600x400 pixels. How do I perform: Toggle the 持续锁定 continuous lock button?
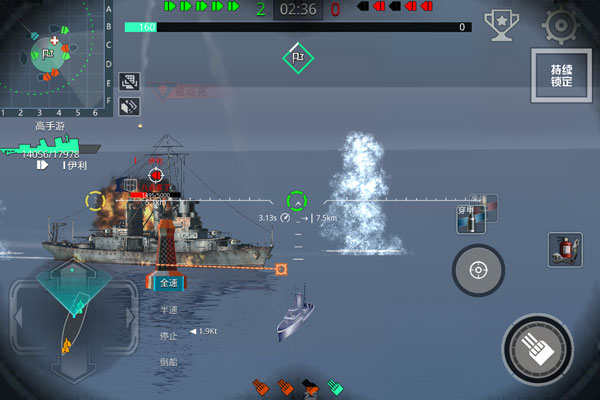pos(561,75)
